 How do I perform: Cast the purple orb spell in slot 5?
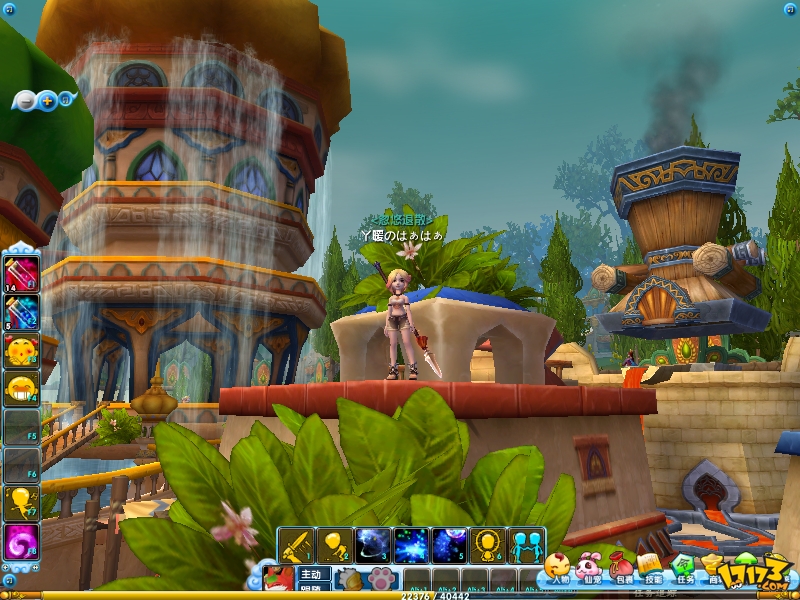pos(450,546)
